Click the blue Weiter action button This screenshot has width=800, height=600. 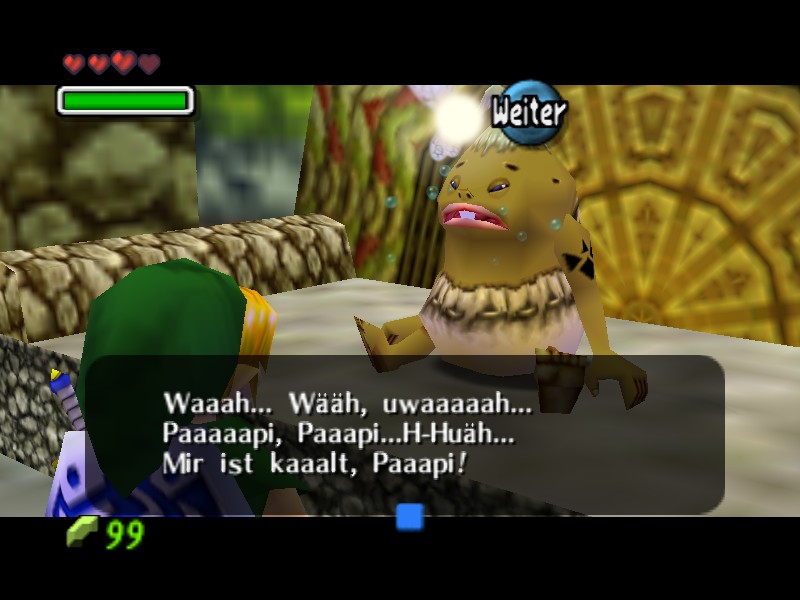coord(529,112)
